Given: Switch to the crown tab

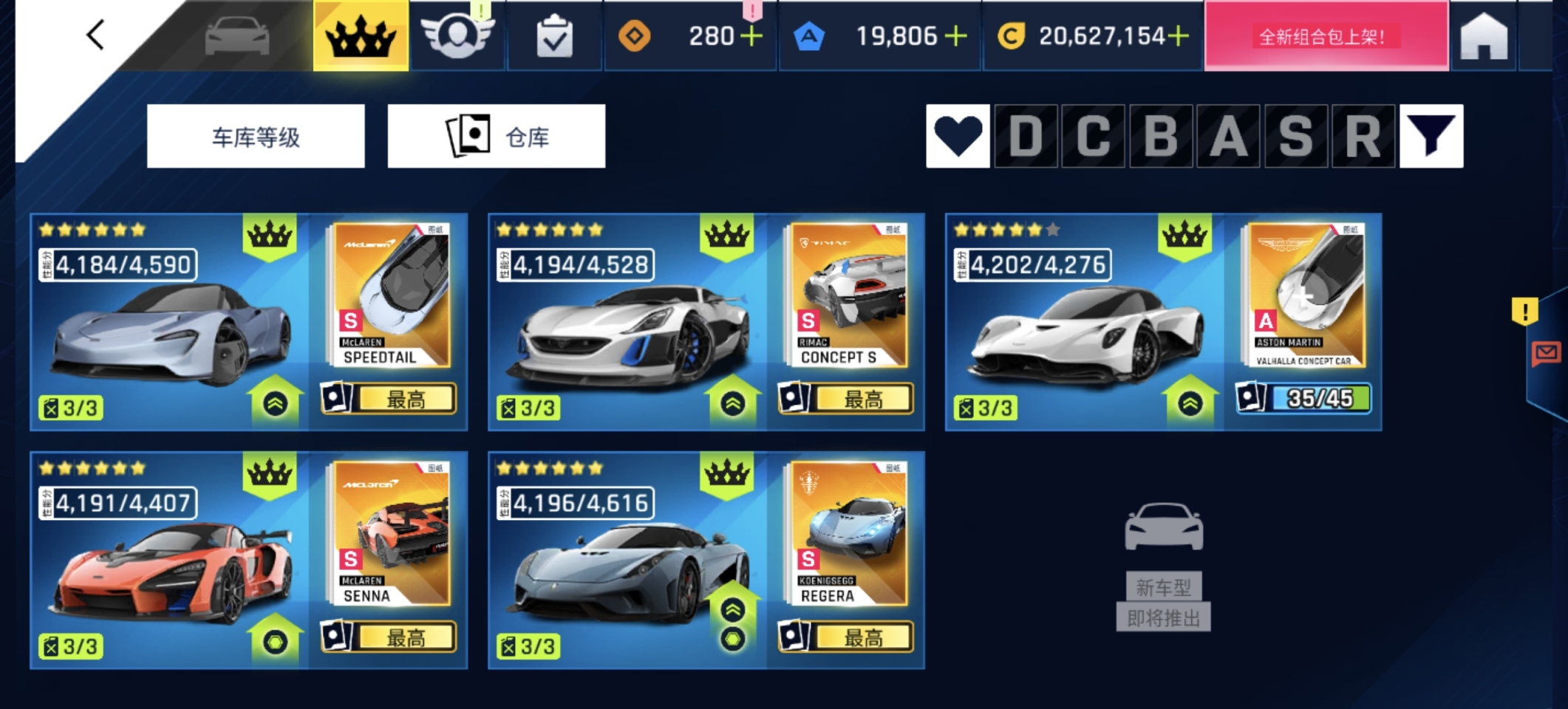Looking at the screenshot, I should [361, 35].
